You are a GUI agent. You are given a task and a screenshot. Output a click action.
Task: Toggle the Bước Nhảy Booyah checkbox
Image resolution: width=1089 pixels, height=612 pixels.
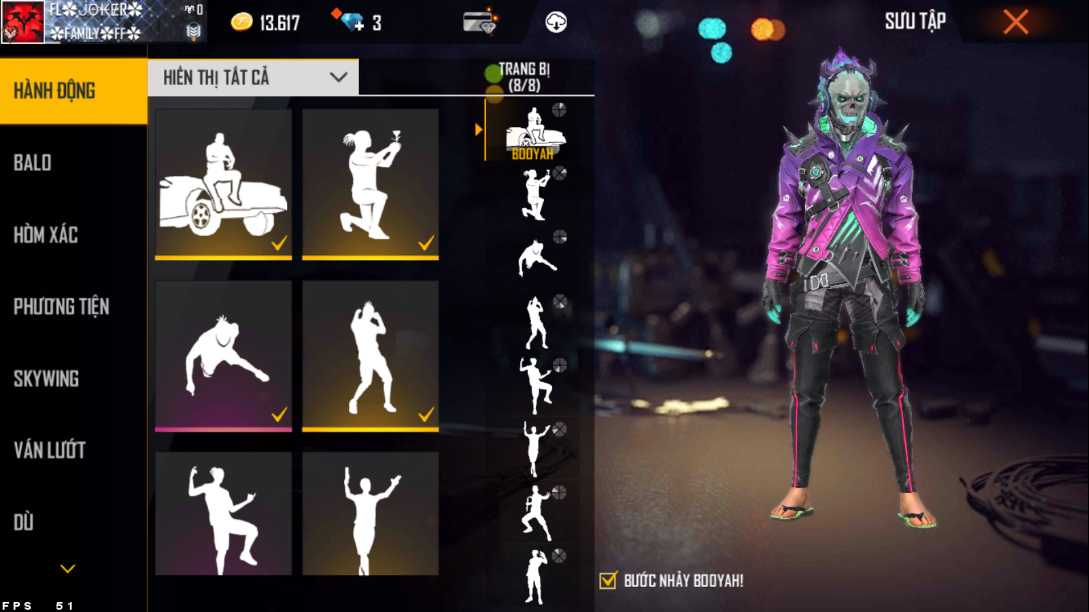608,580
